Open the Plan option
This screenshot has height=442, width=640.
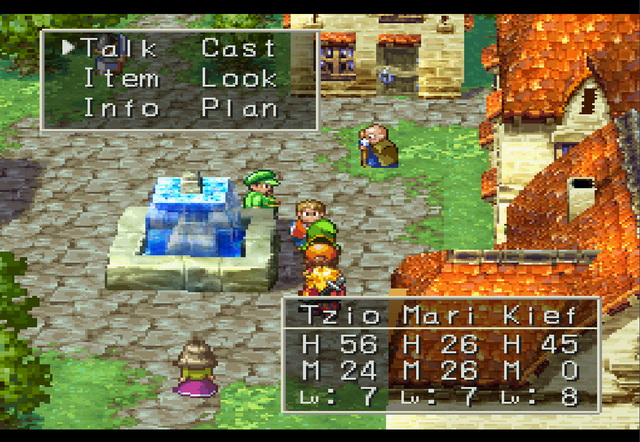[239, 107]
